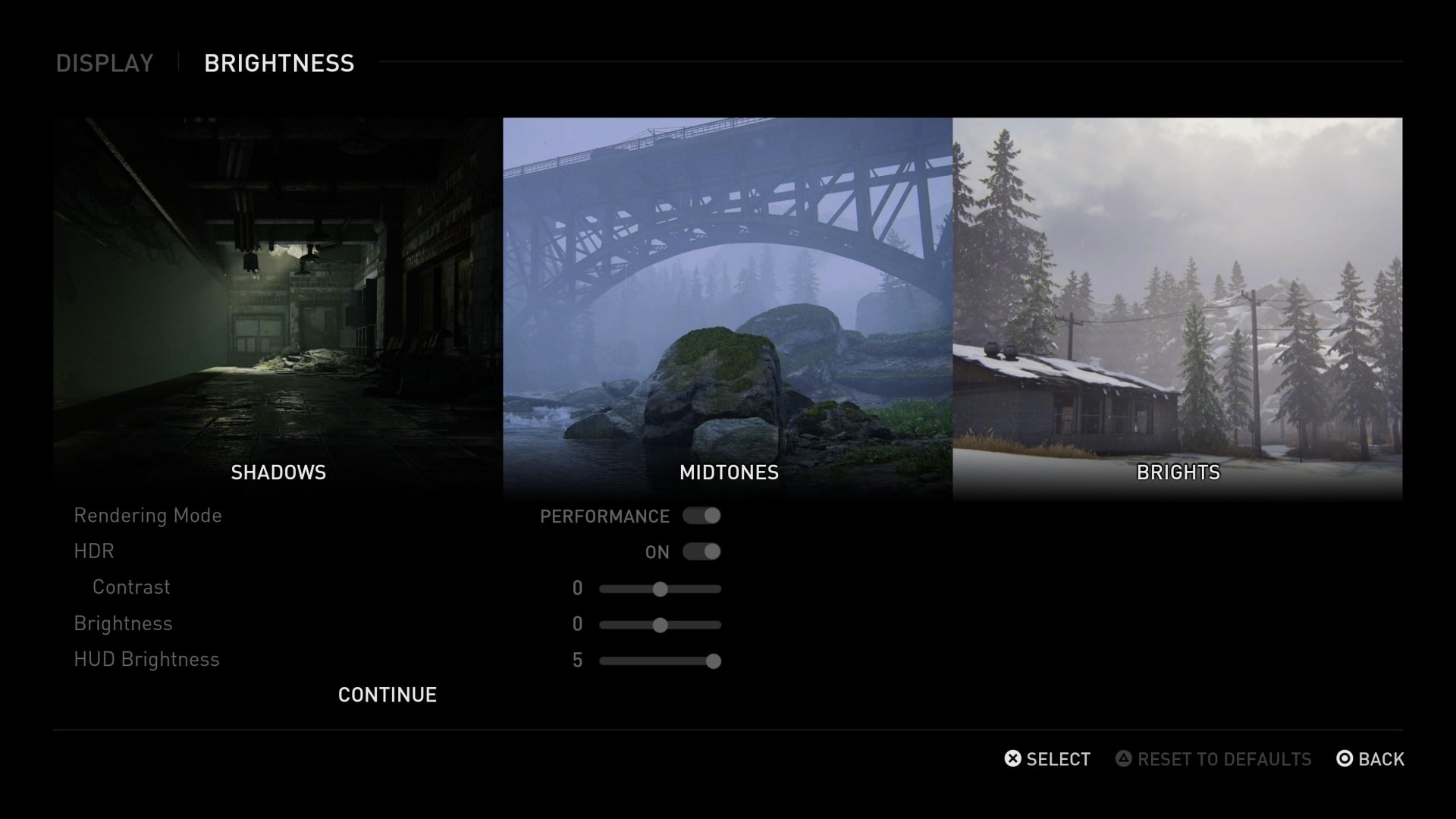
Task: Click the Select option in footer
Action: pyautogui.click(x=1047, y=759)
